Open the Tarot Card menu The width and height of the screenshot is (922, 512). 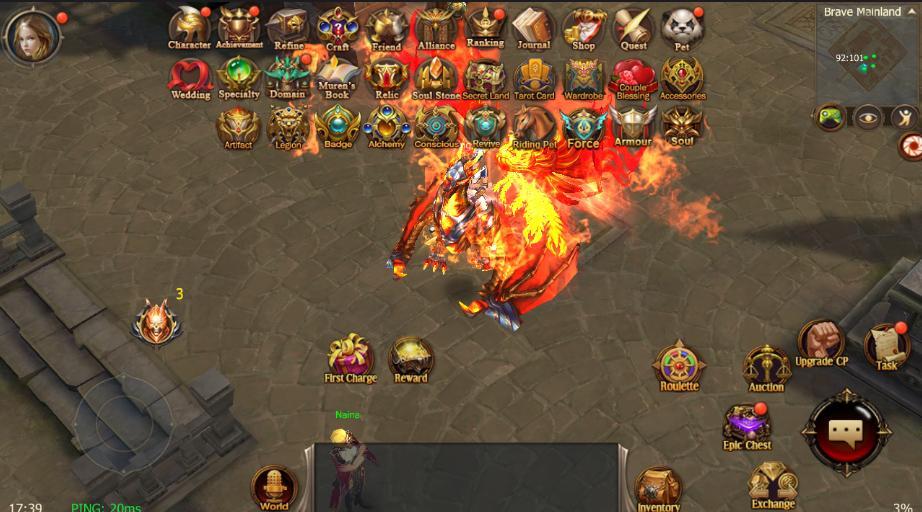pos(534,76)
